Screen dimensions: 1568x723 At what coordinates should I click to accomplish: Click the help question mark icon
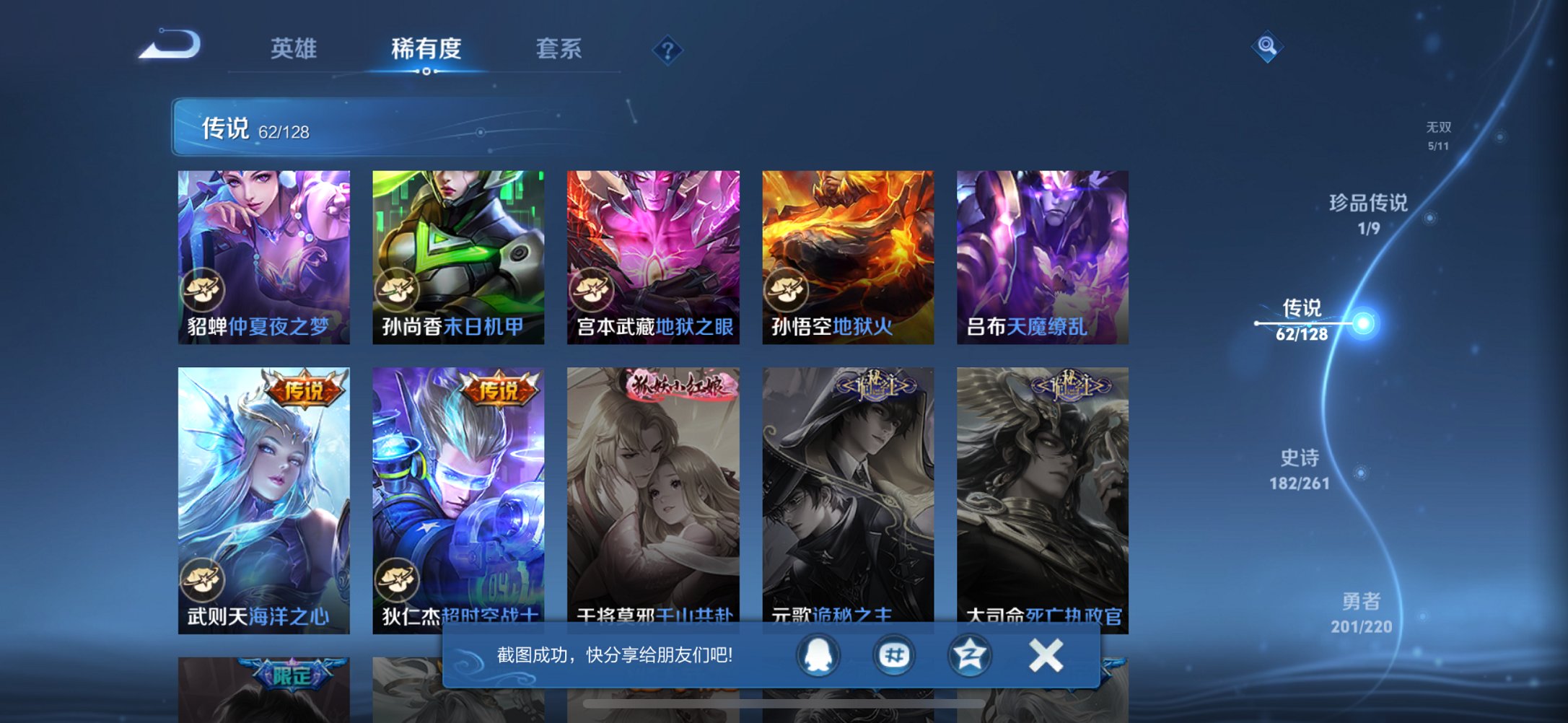click(x=667, y=49)
